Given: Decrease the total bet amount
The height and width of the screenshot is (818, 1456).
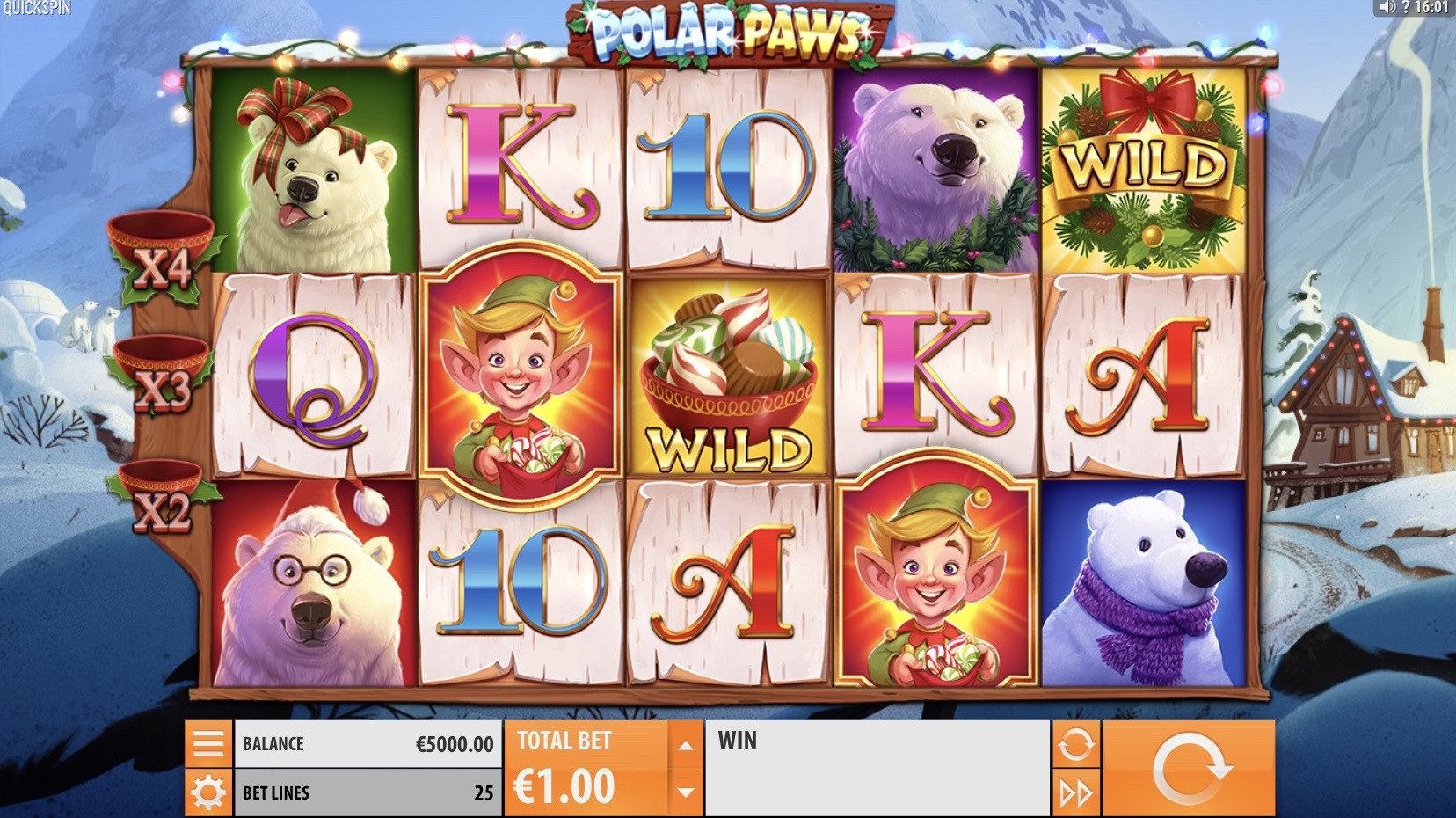Looking at the screenshot, I should (x=686, y=792).
